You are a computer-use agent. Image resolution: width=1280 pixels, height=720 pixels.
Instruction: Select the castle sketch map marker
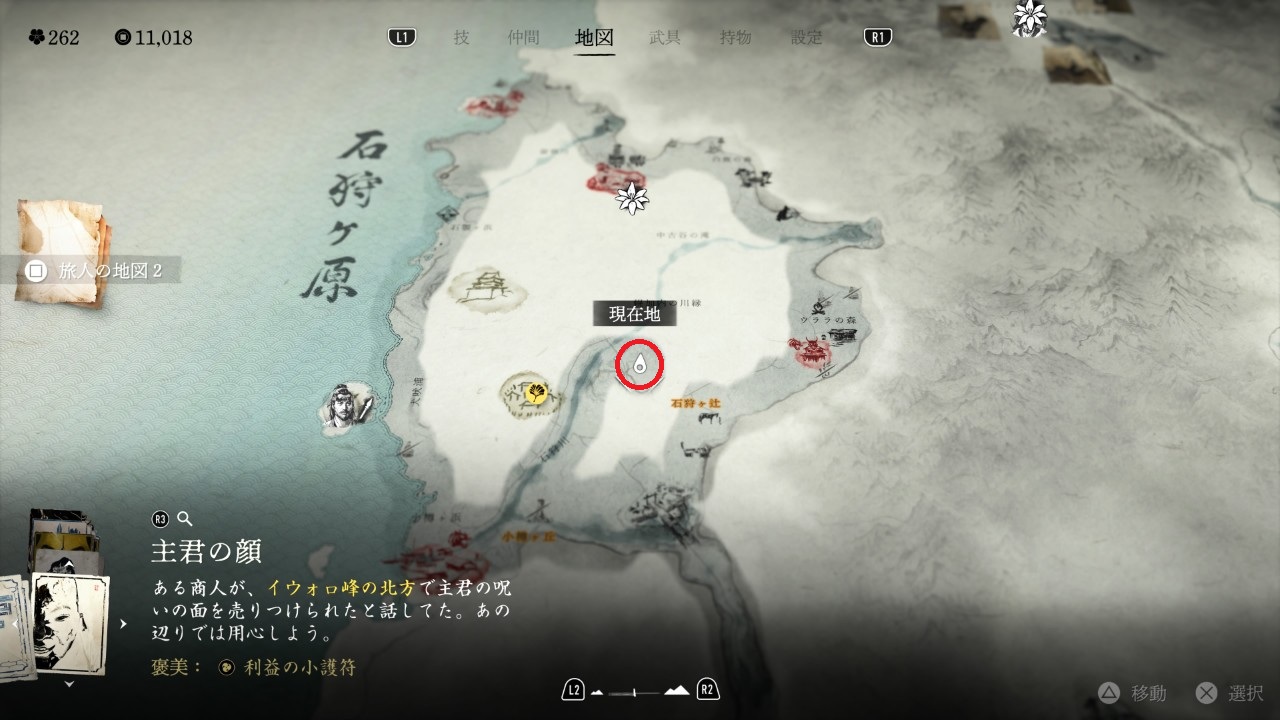point(488,287)
